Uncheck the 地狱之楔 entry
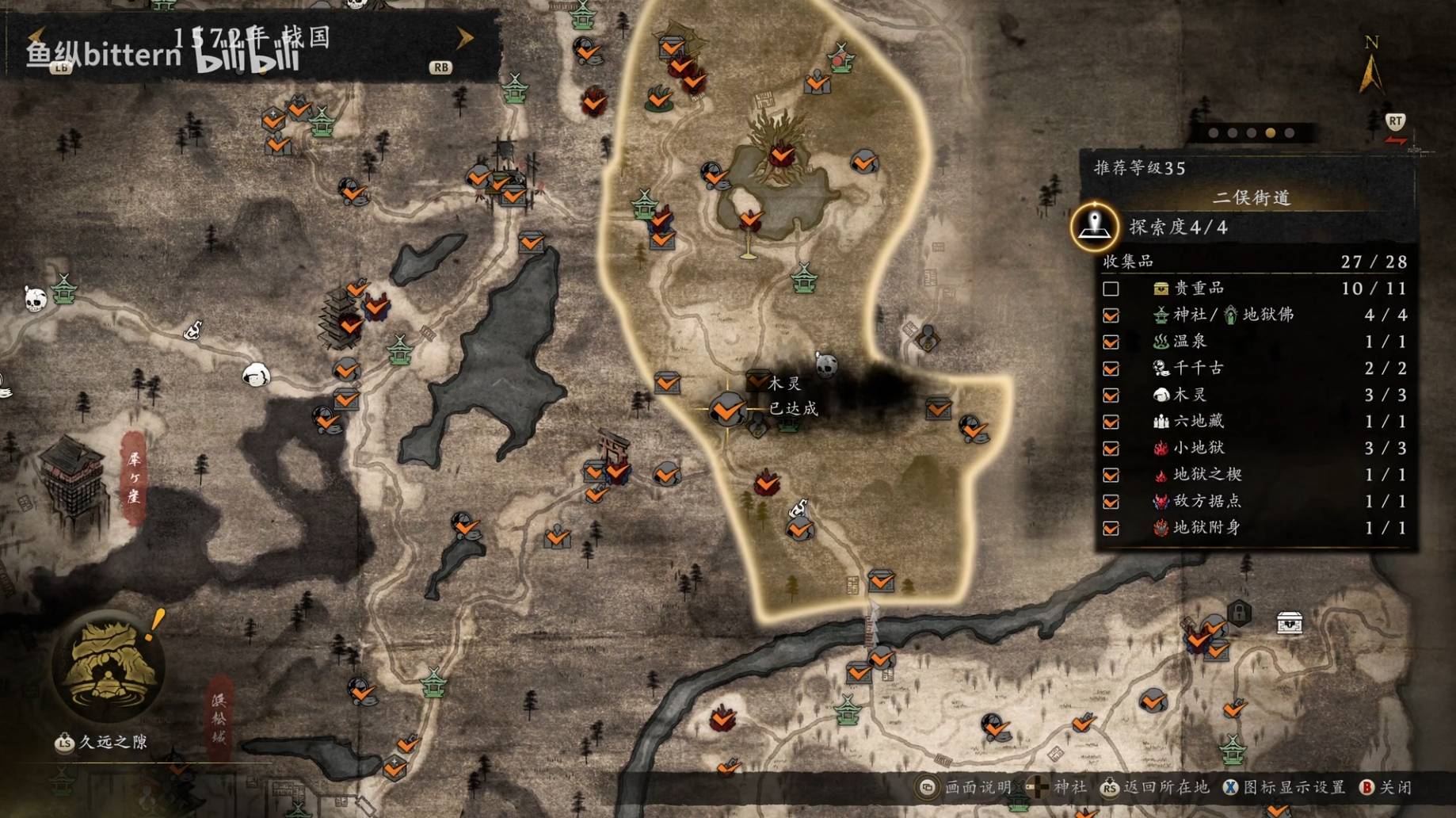Viewport: 1456px width, 818px height. click(x=1111, y=475)
